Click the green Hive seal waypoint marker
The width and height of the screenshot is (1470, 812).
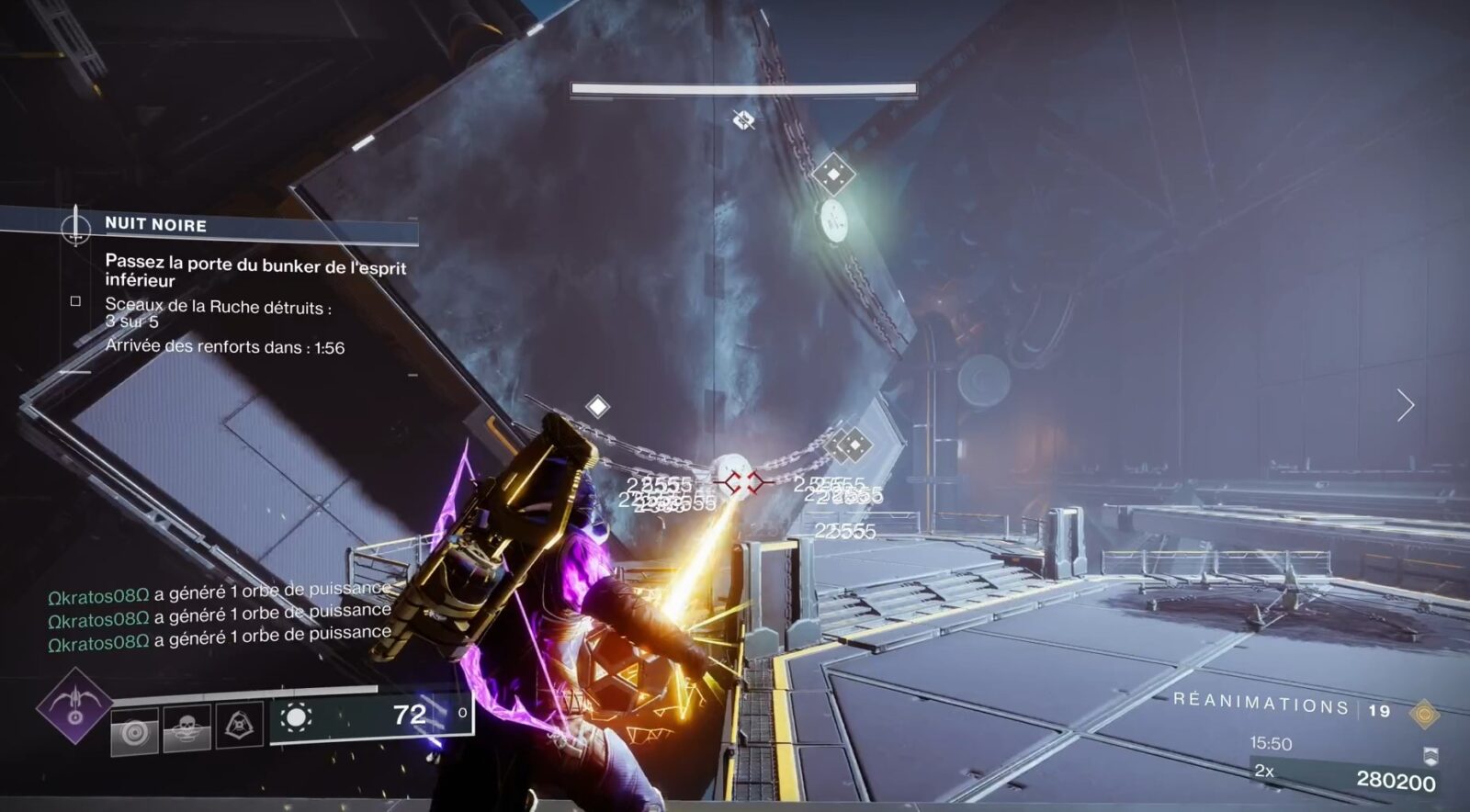click(x=836, y=220)
